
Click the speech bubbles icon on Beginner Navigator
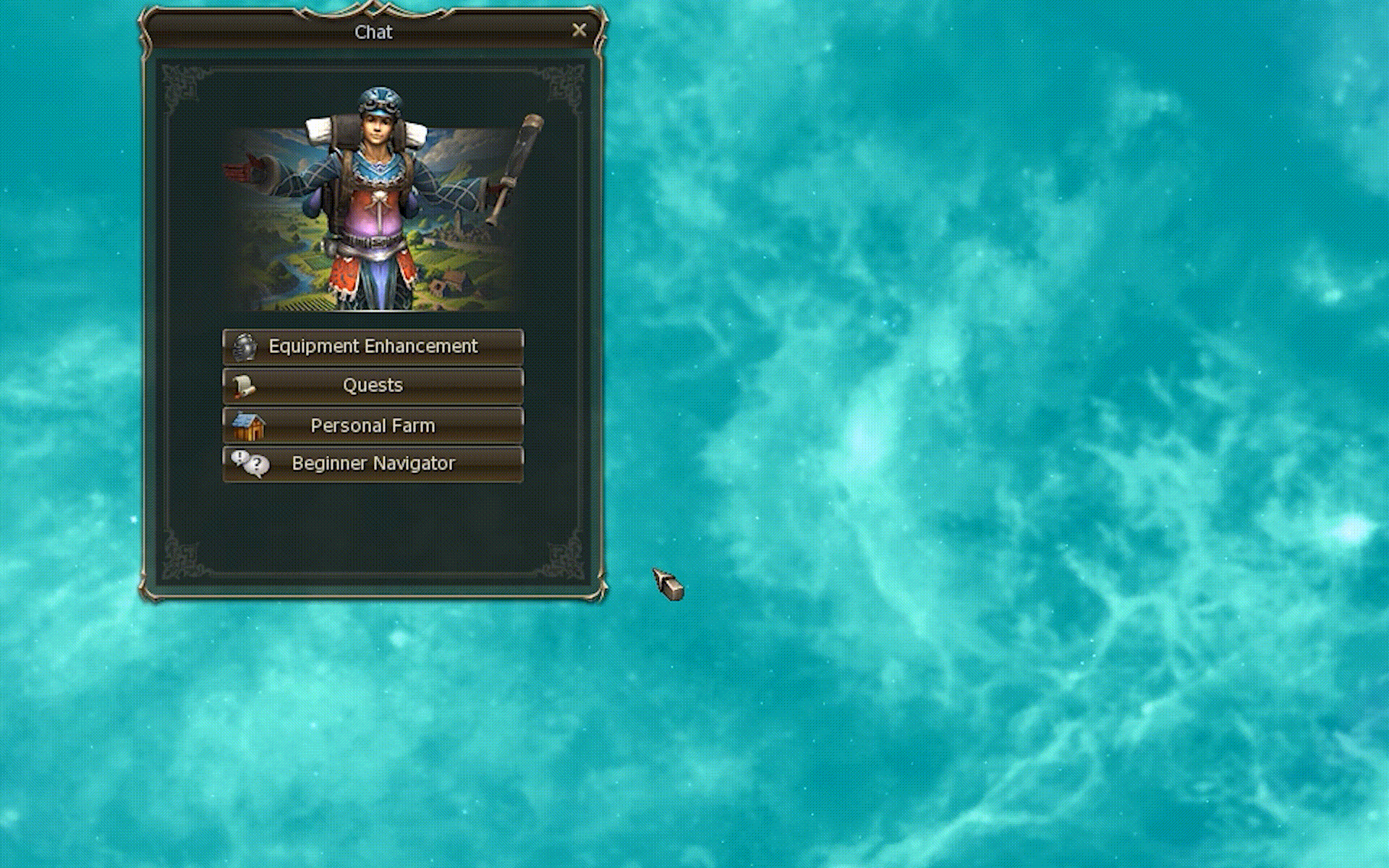[x=247, y=464]
